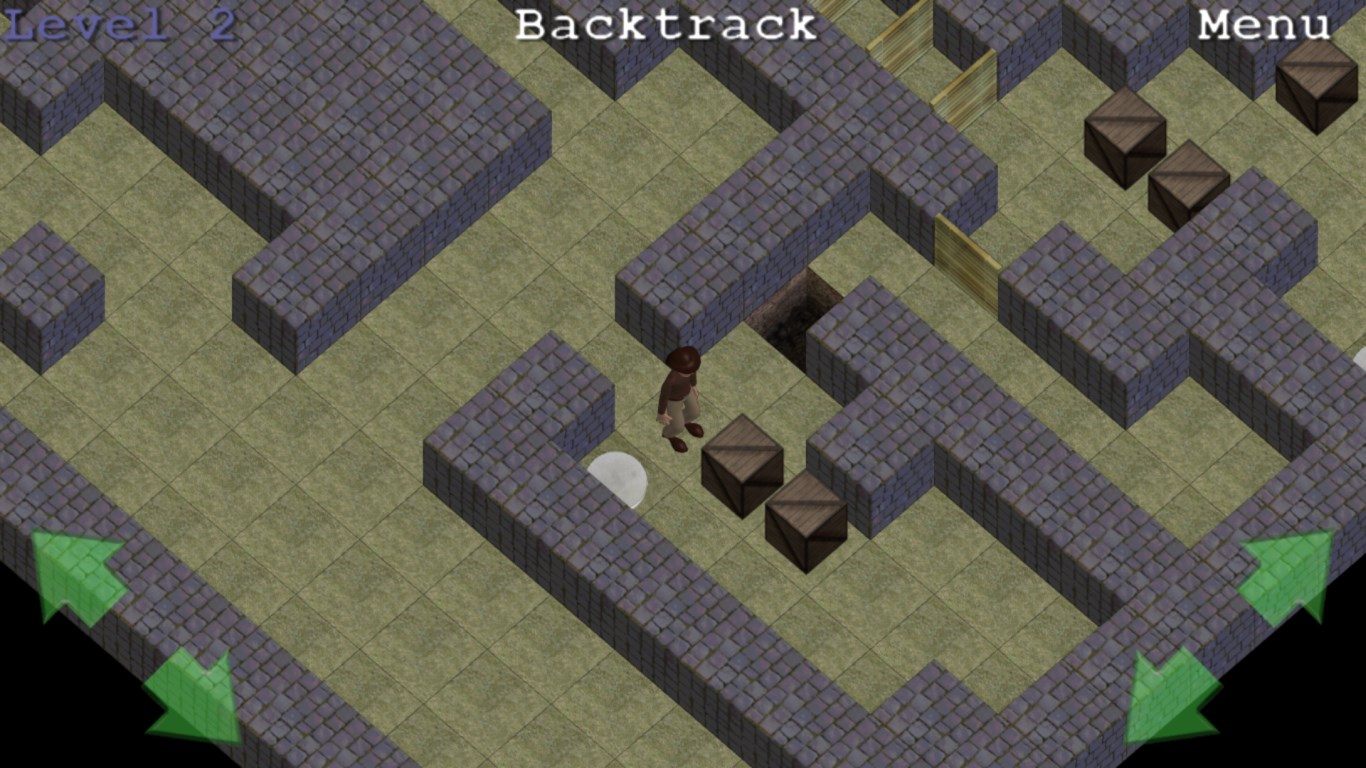Open the Menu
Viewport: 1366px width, 768px height.
pos(1264,25)
